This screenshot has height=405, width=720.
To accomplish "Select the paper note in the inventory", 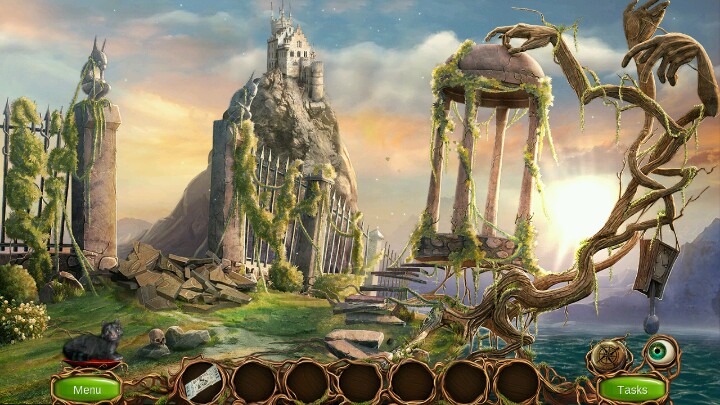I will [x=202, y=382].
